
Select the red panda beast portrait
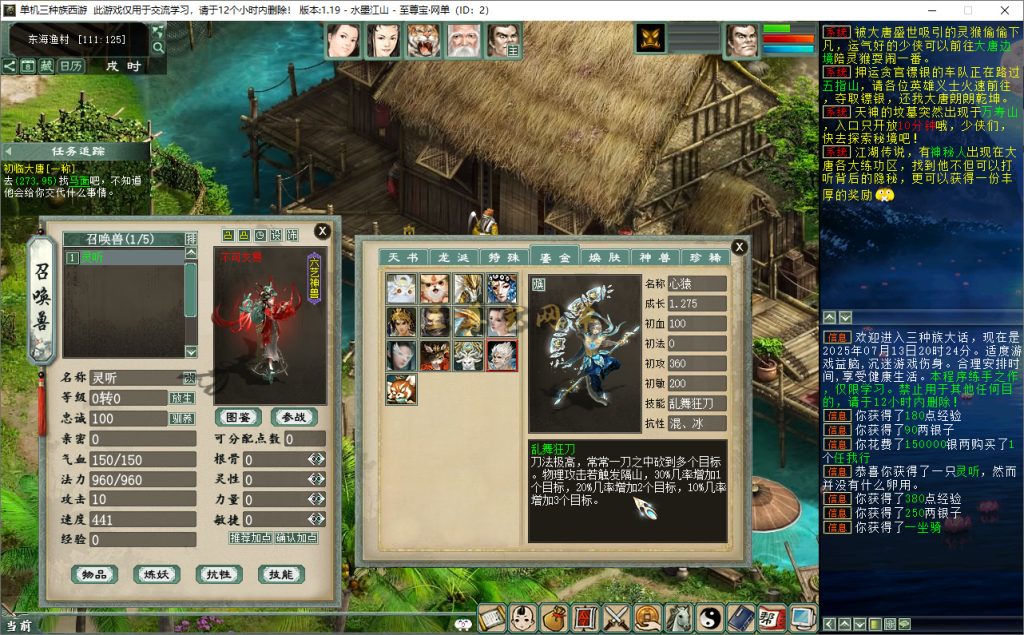pos(401,388)
